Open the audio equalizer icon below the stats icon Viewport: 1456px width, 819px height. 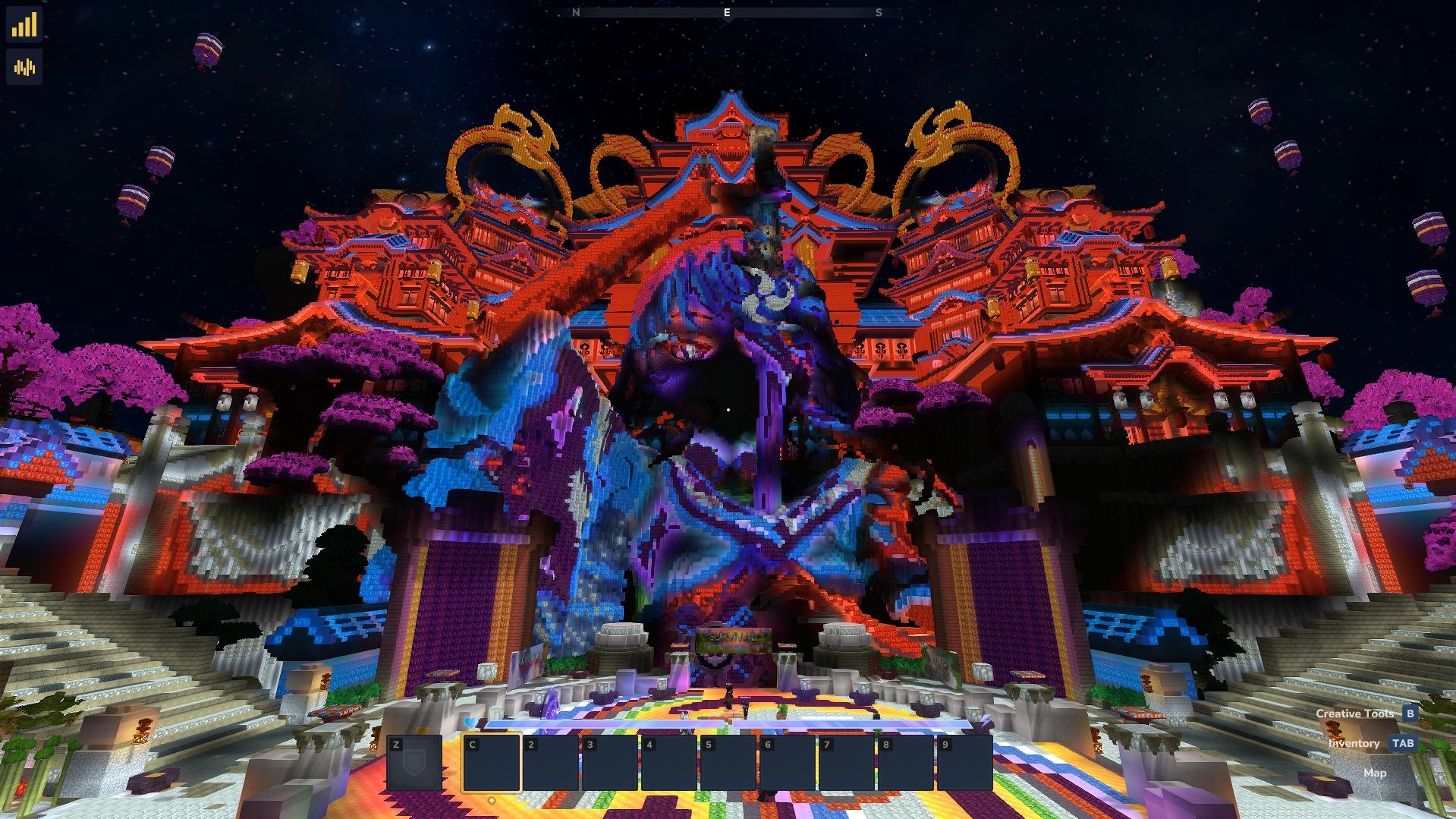[24, 67]
